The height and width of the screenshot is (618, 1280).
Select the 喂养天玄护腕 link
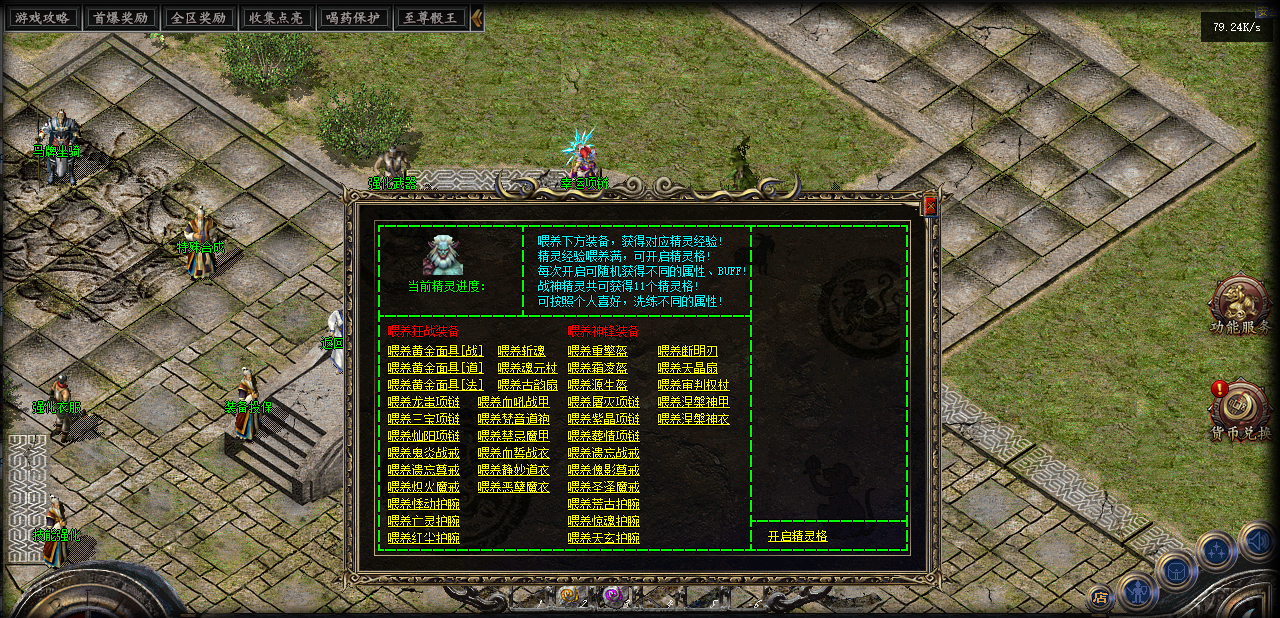point(603,538)
